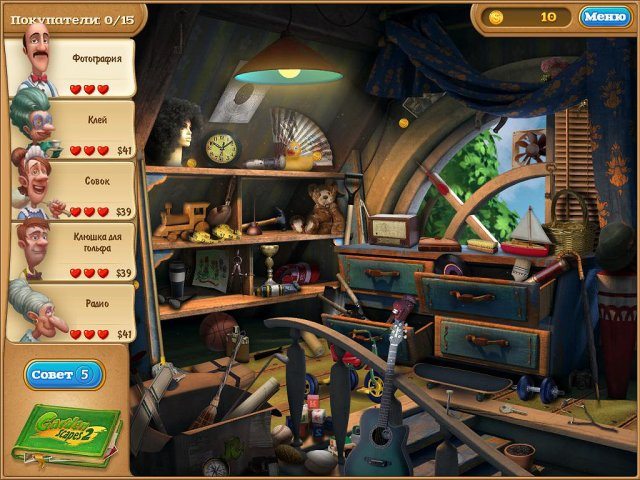Open the Меню button
This screenshot has height=480, width=640.
(x=605, y=17)
